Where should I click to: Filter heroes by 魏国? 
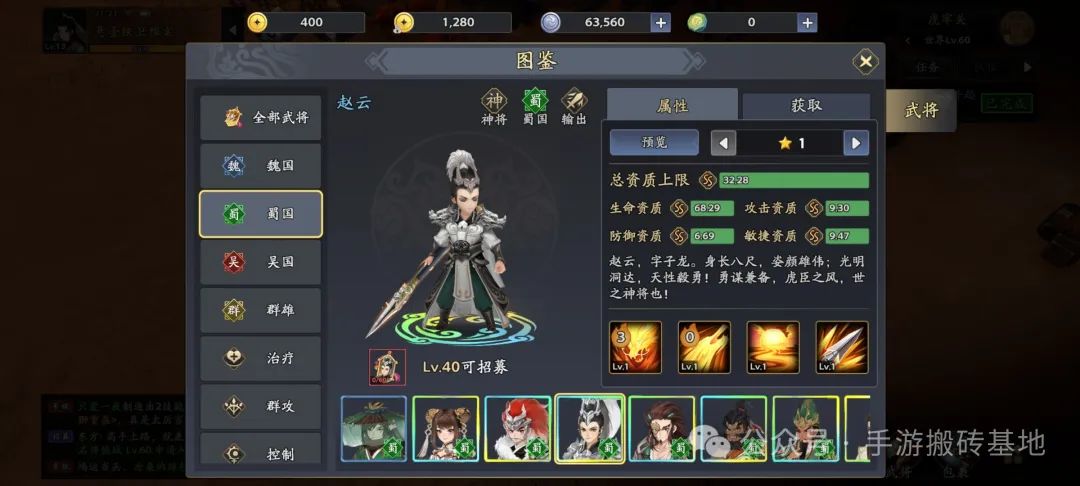tap(261, 165)
